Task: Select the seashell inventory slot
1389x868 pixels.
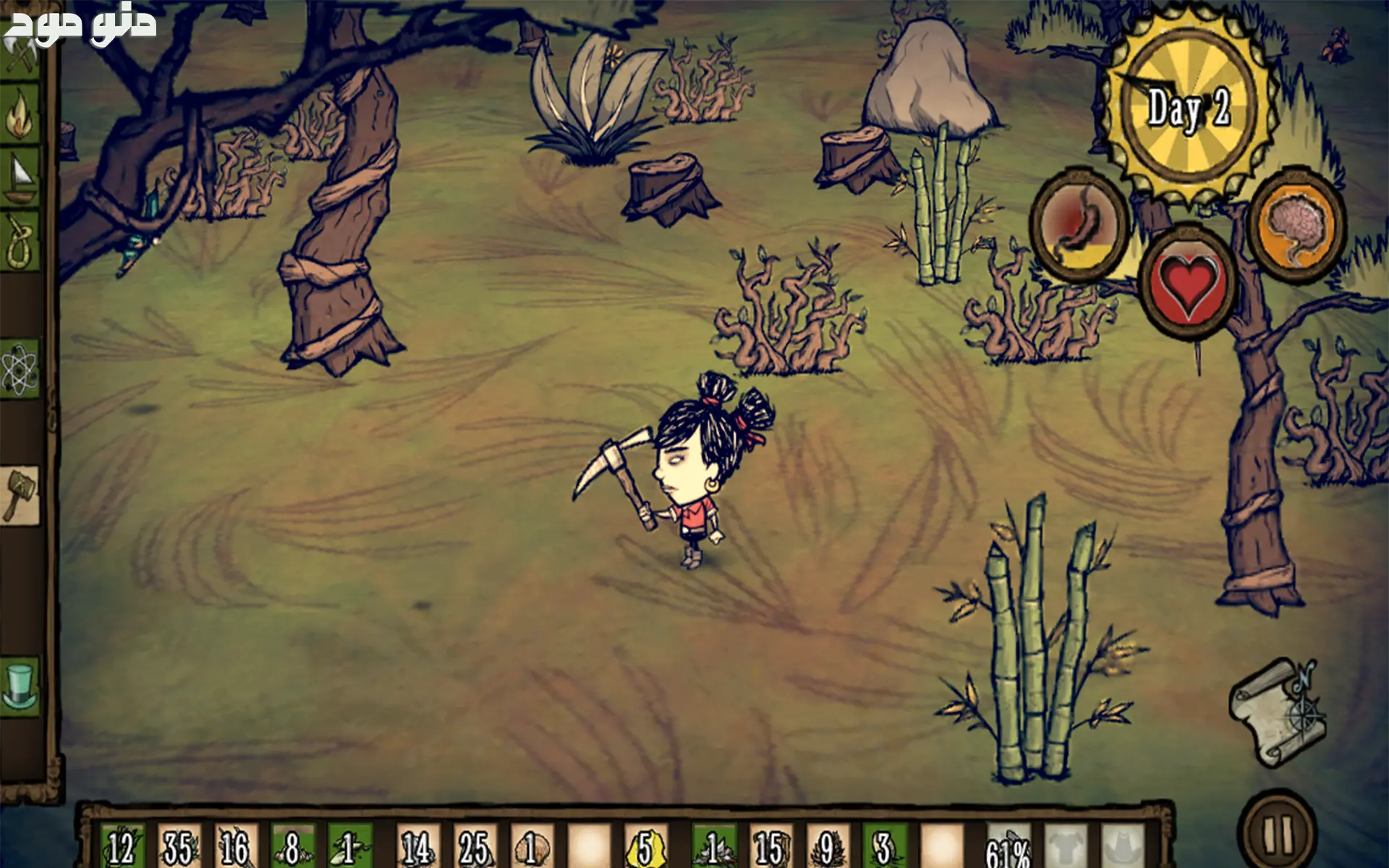Action: [x=530, y=846]
